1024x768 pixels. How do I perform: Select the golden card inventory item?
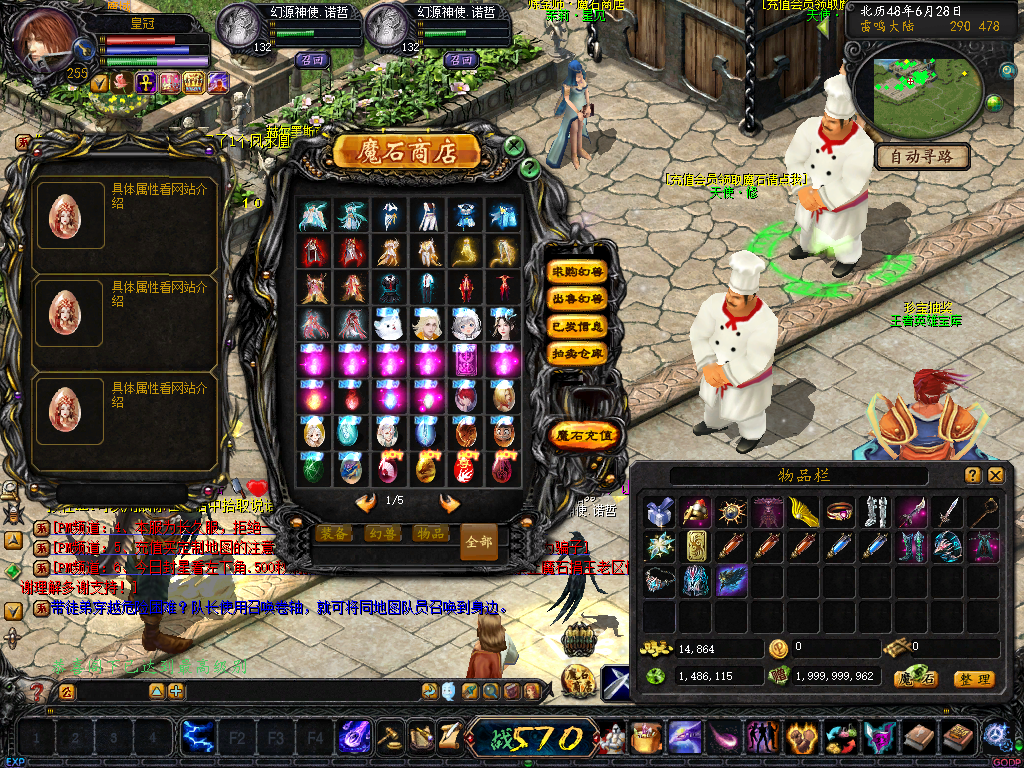(x=694, y=545)
